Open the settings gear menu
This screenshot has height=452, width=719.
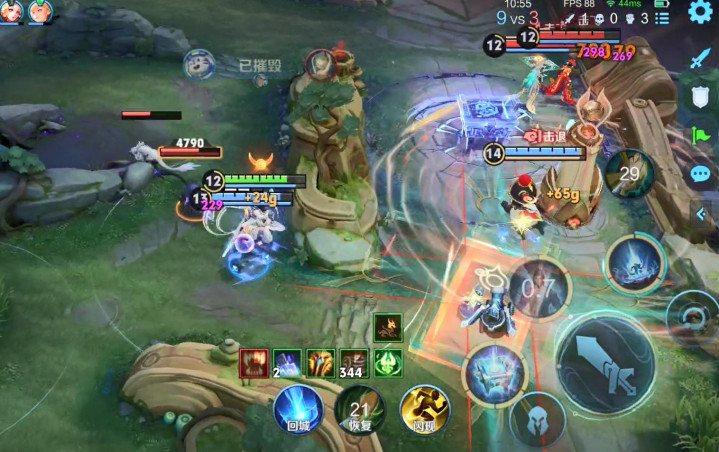699,14
